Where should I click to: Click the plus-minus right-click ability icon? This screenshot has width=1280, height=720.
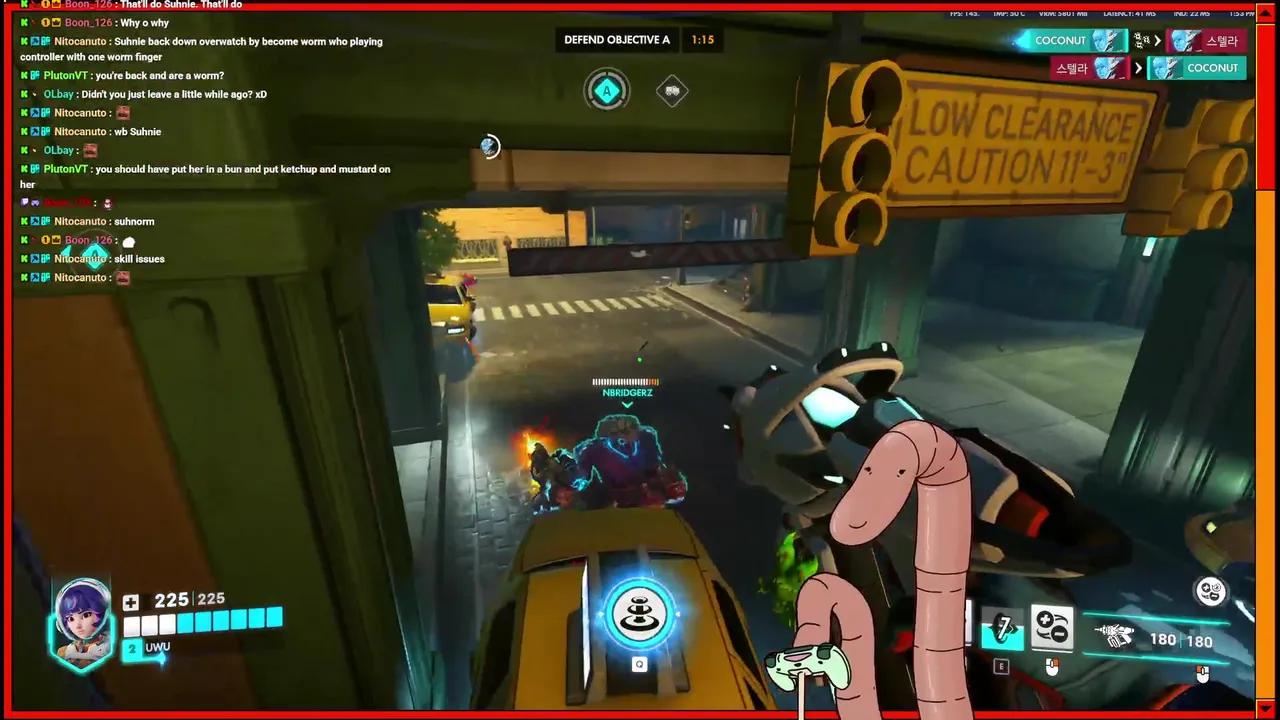pos(1051,628)
